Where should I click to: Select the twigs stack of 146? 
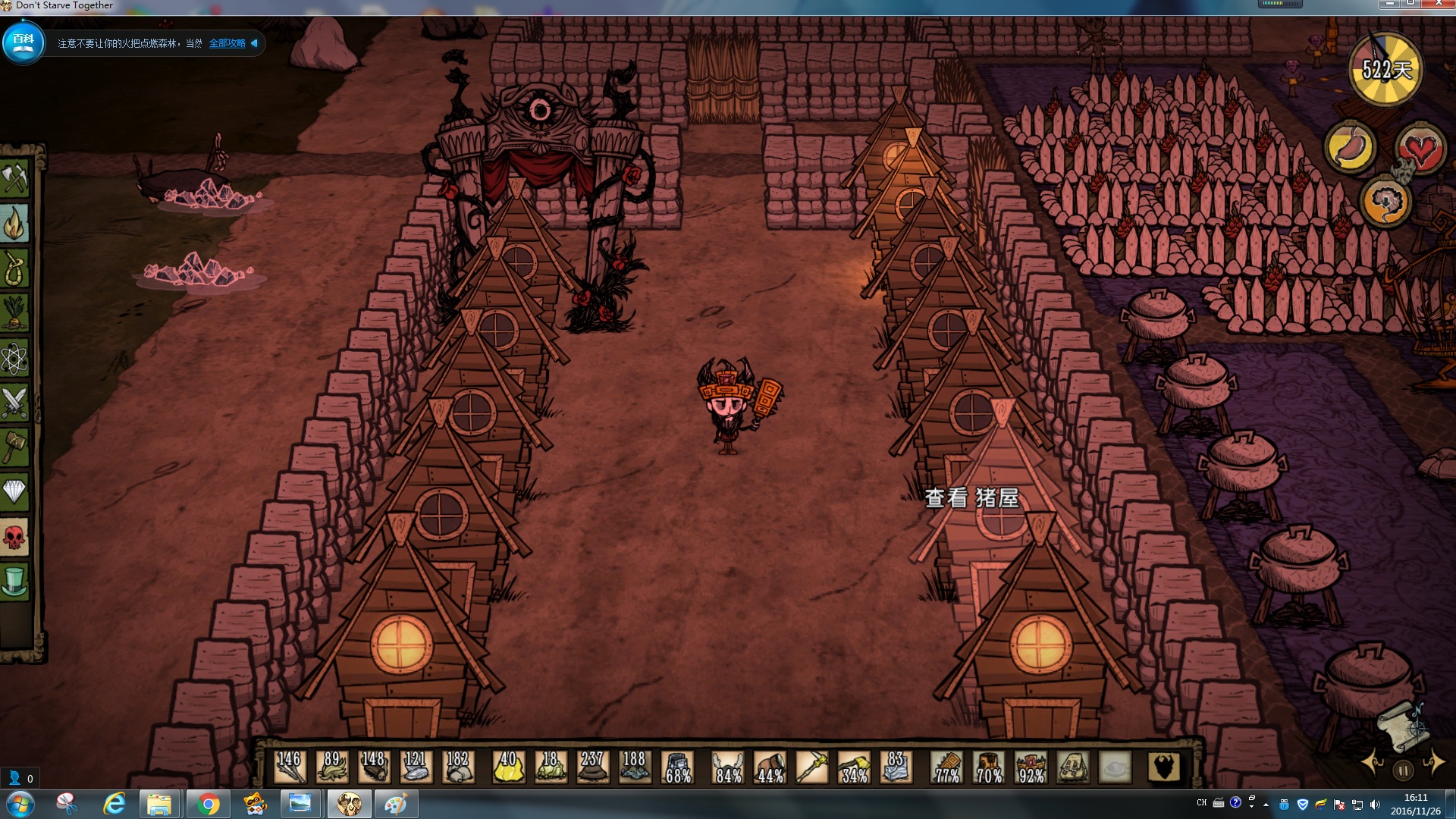[x=289, y=767]
